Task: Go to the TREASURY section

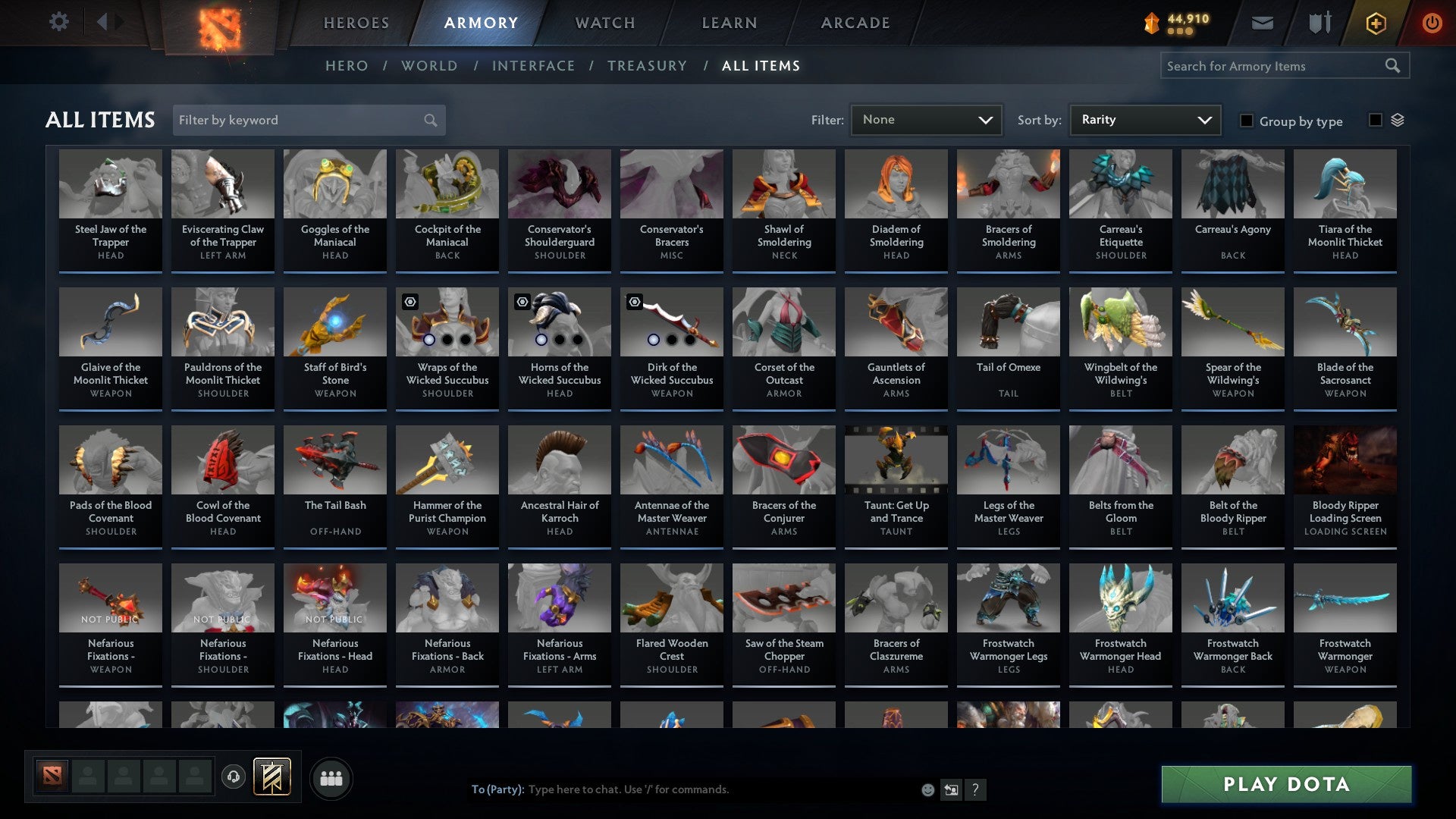Action: pos(647,66)
